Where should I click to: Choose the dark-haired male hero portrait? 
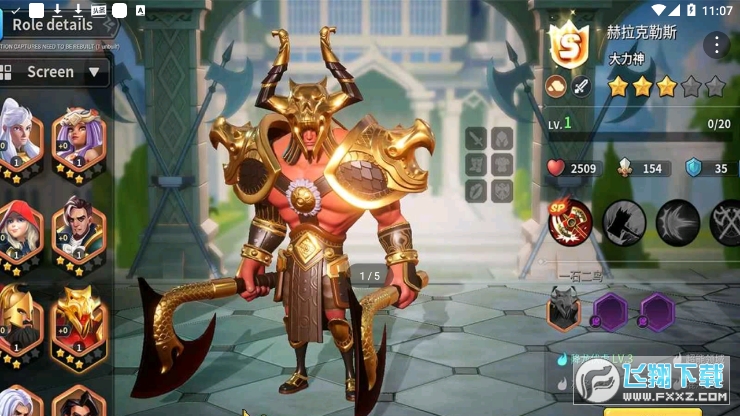[79, 224]
